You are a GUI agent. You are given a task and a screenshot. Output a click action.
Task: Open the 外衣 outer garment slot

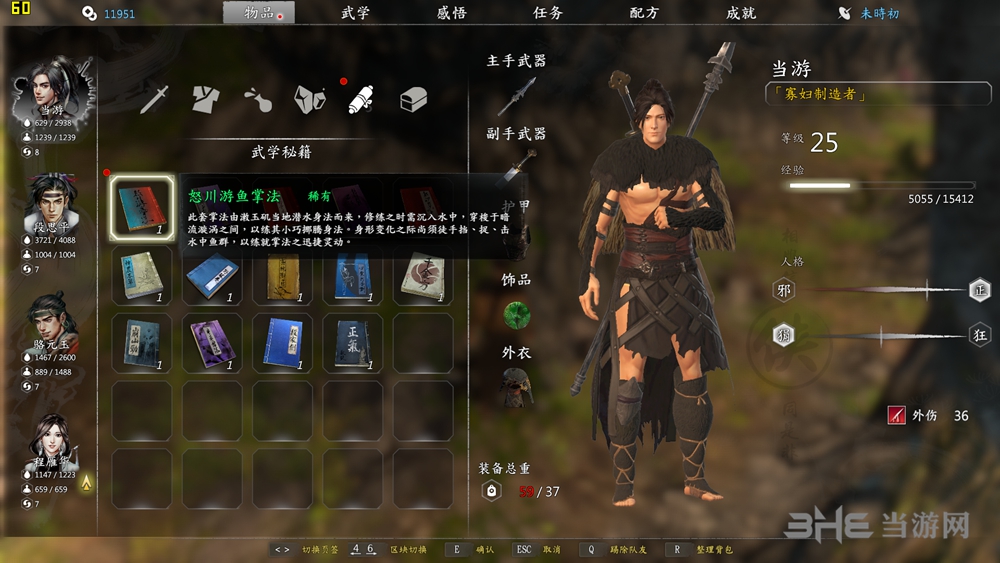coord(516,386)
